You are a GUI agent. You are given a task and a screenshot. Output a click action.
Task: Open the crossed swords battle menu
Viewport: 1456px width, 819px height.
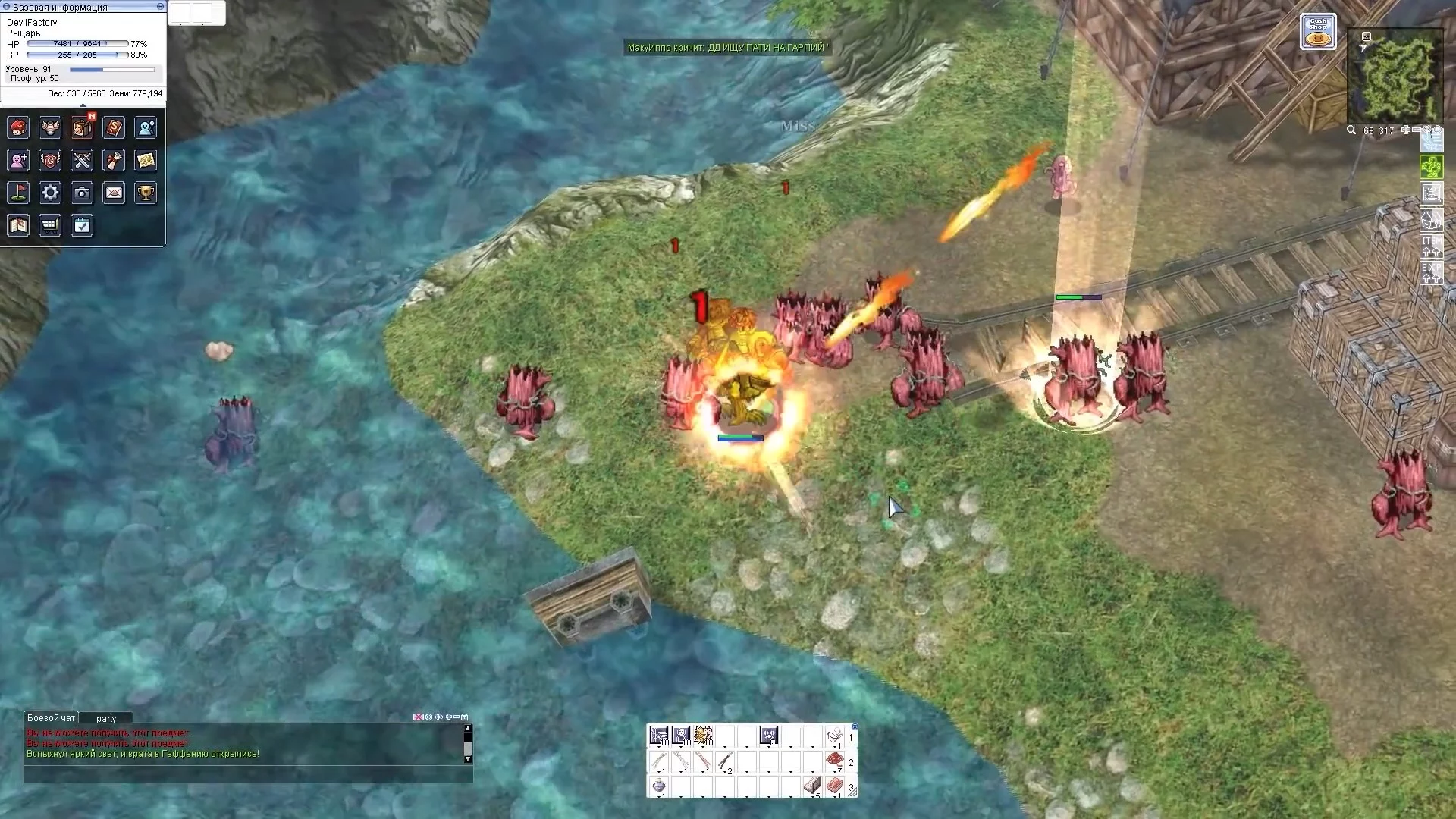click(x=82, y=160)
